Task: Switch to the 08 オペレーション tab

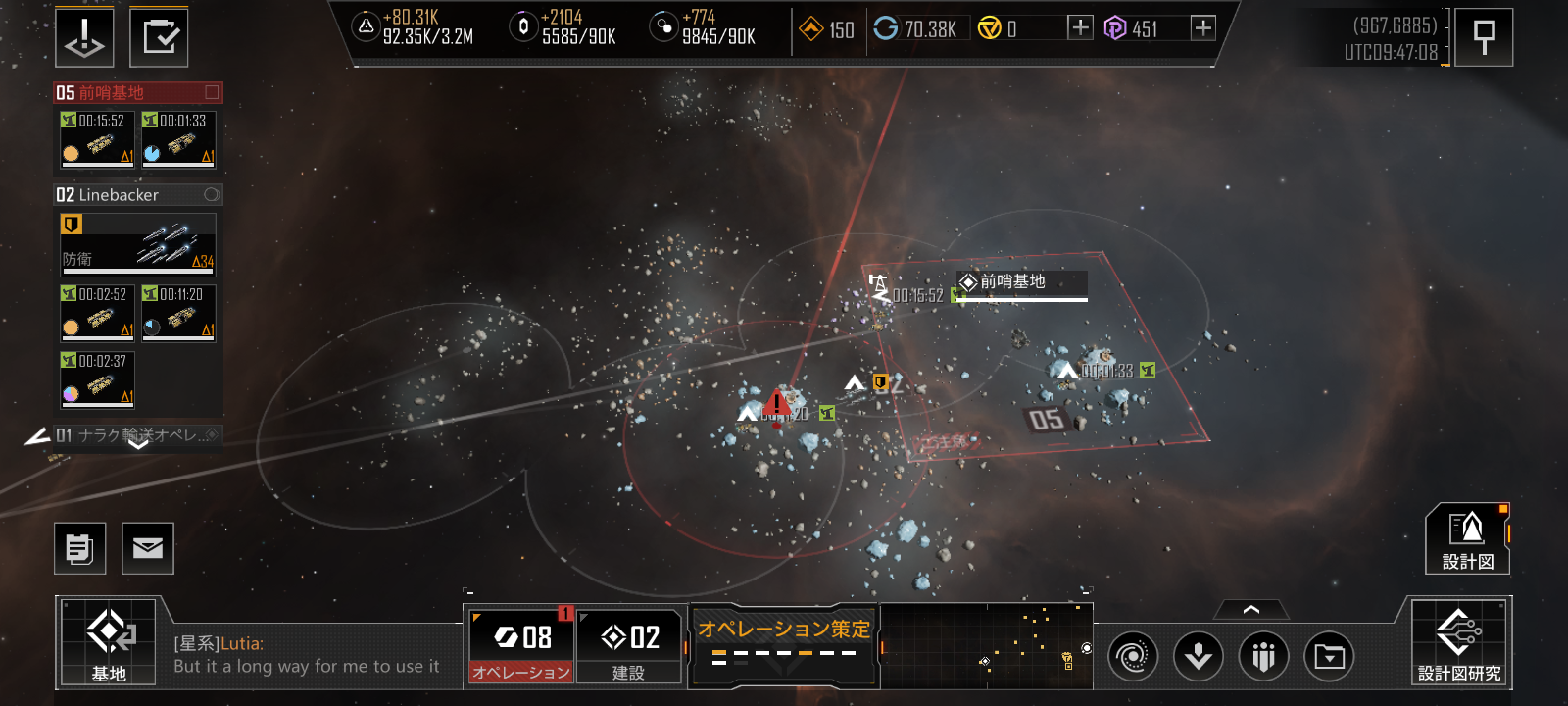Action: click(x=519, y=644)
